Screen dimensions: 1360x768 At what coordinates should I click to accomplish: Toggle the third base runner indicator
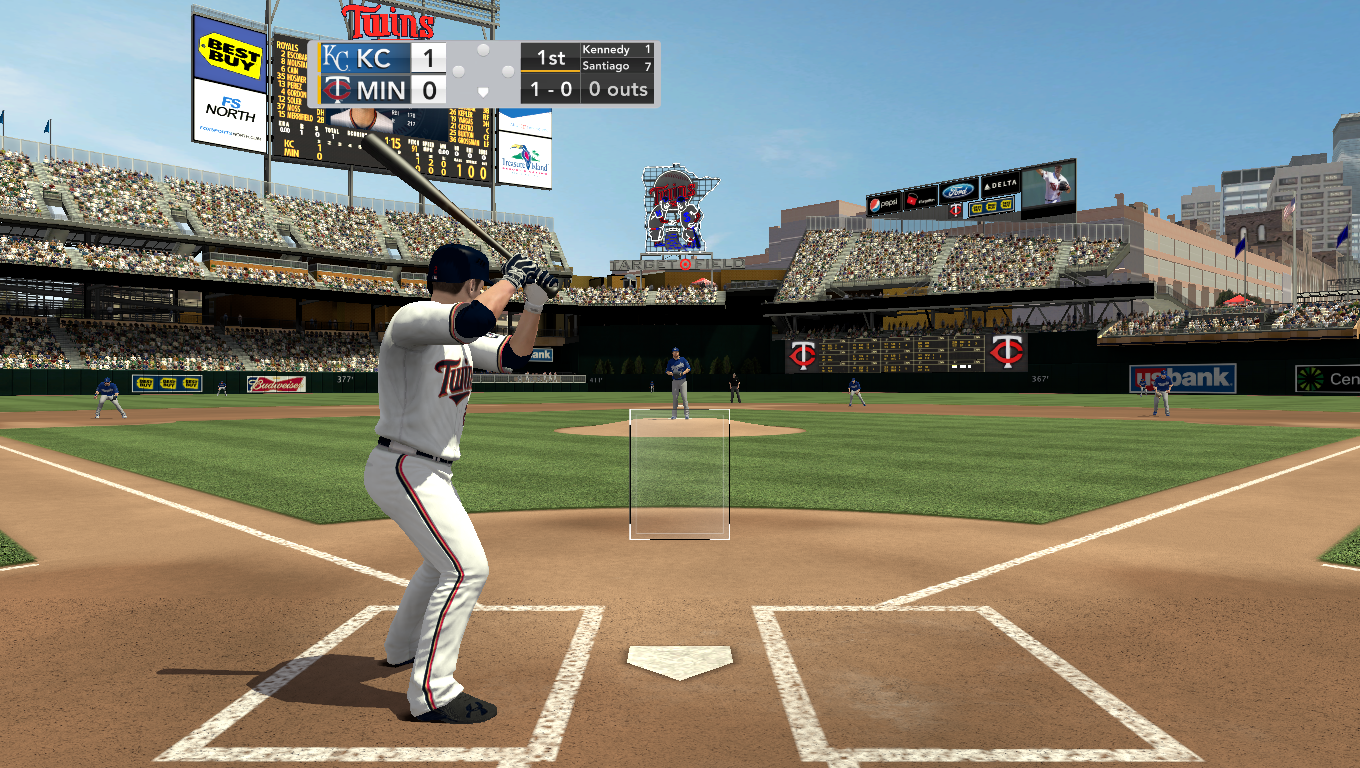coord(458,72)
